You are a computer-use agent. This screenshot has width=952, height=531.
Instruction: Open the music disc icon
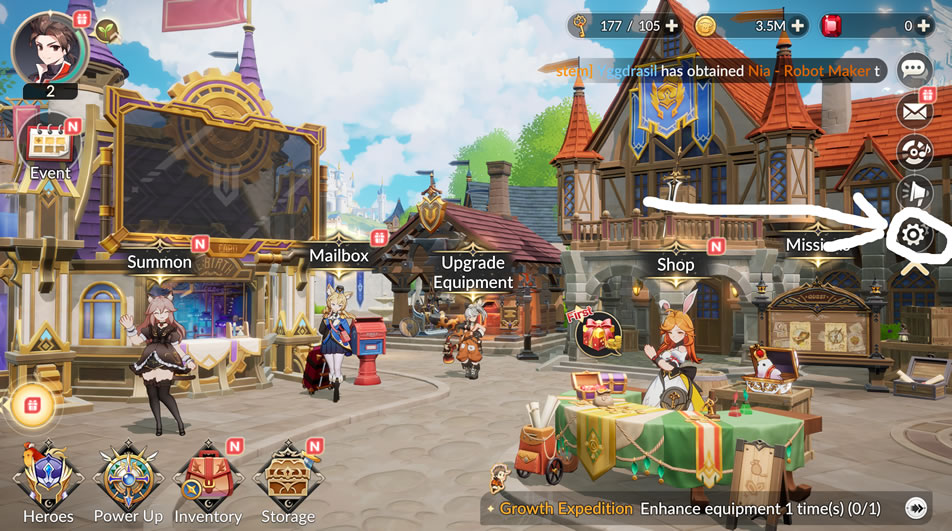[x=914, y=152]
